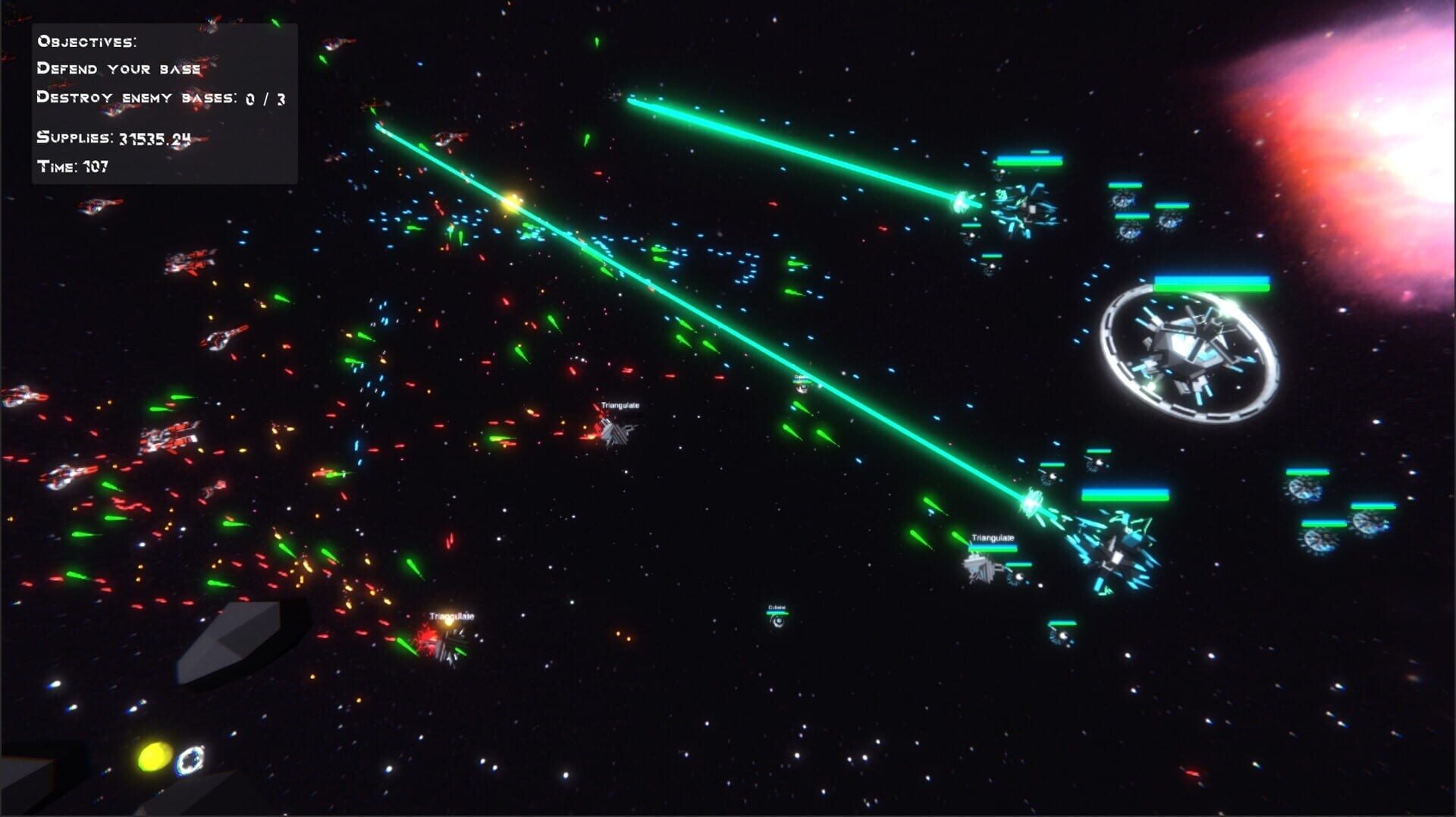The width and height of the screenshot is (1456, 817).
Task: Click the Time 107 display
Action: point(73,165)
